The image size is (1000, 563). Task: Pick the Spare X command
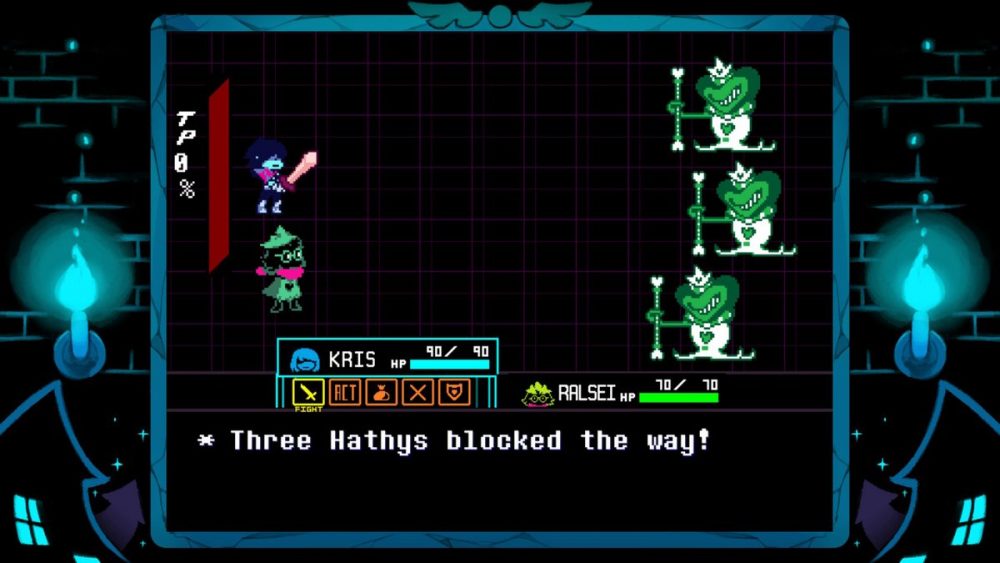pyautogui.click(x=418, y=392)
